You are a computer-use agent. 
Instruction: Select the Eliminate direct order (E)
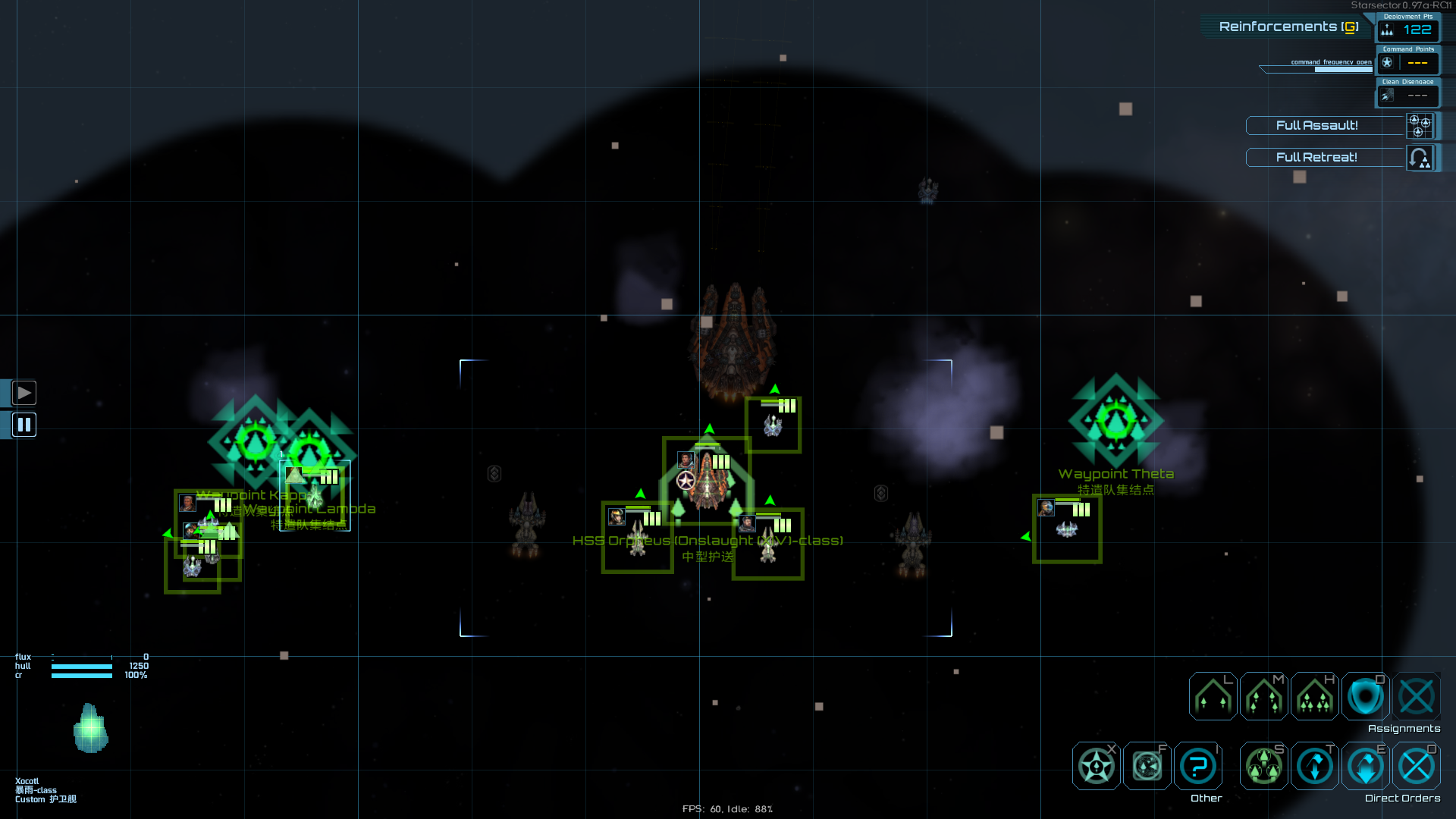pos(1366,766)
